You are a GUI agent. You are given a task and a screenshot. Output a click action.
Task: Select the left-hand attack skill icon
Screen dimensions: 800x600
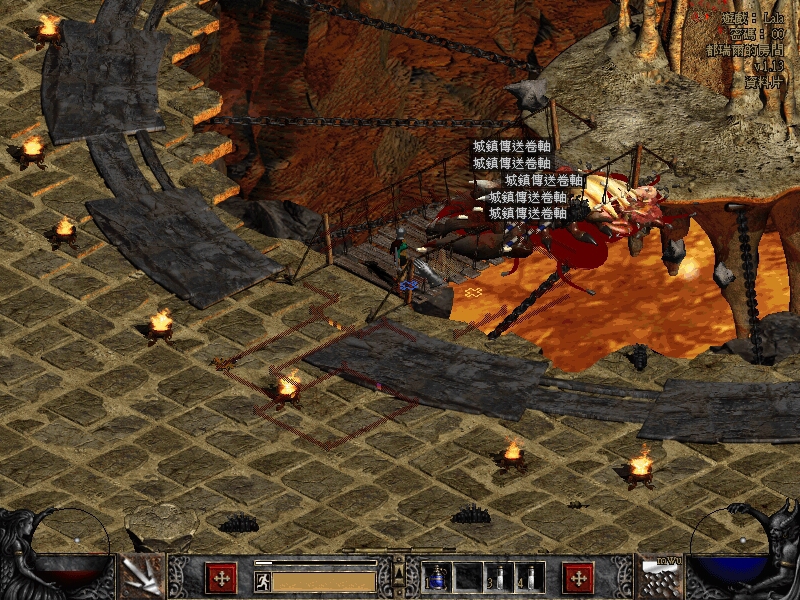point(141,577)
